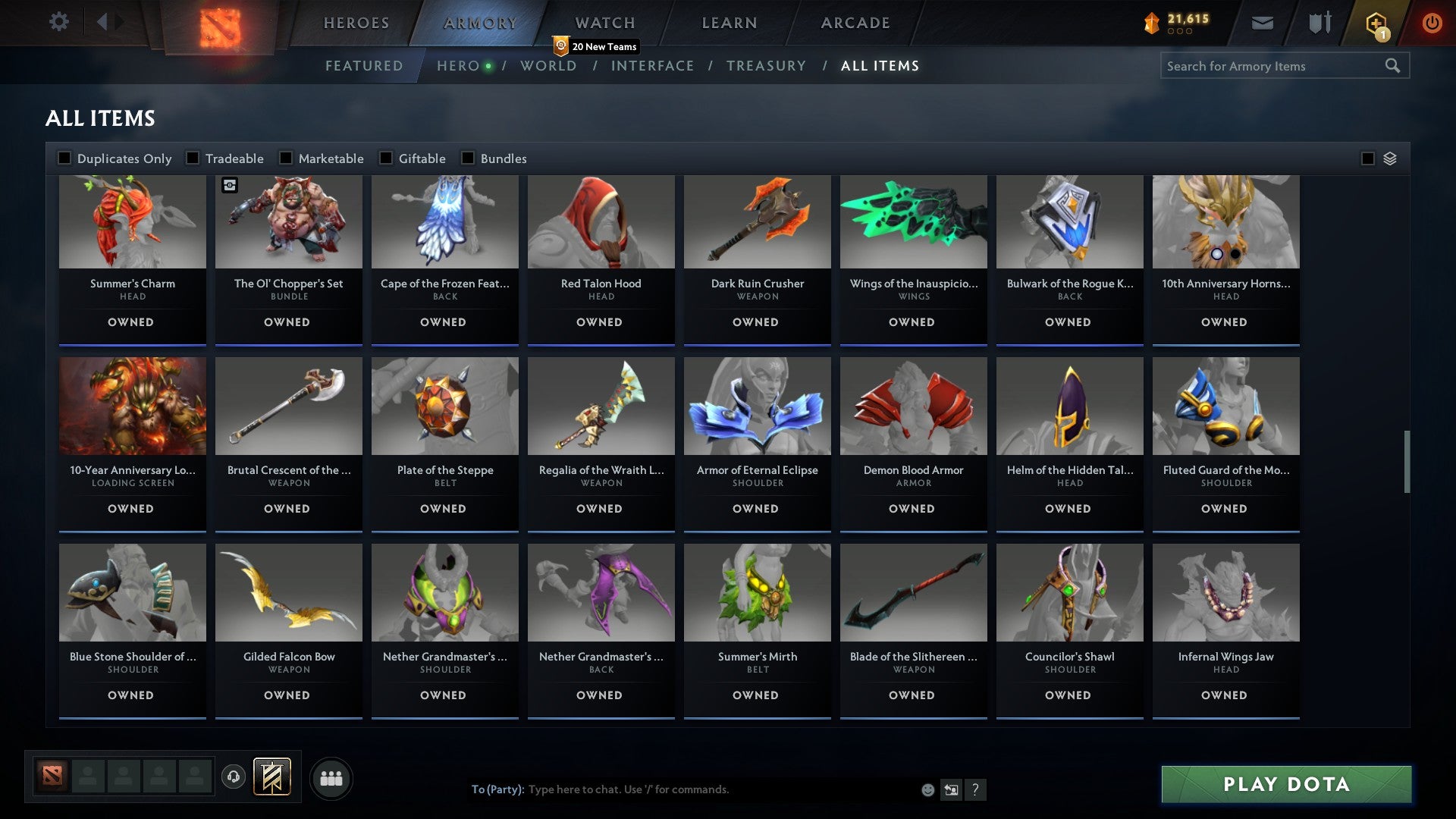The image size is (1456, 819).
Task: Enable the Bundles filter checkbox
Action: pyautogui.click(x=467, y=158)
